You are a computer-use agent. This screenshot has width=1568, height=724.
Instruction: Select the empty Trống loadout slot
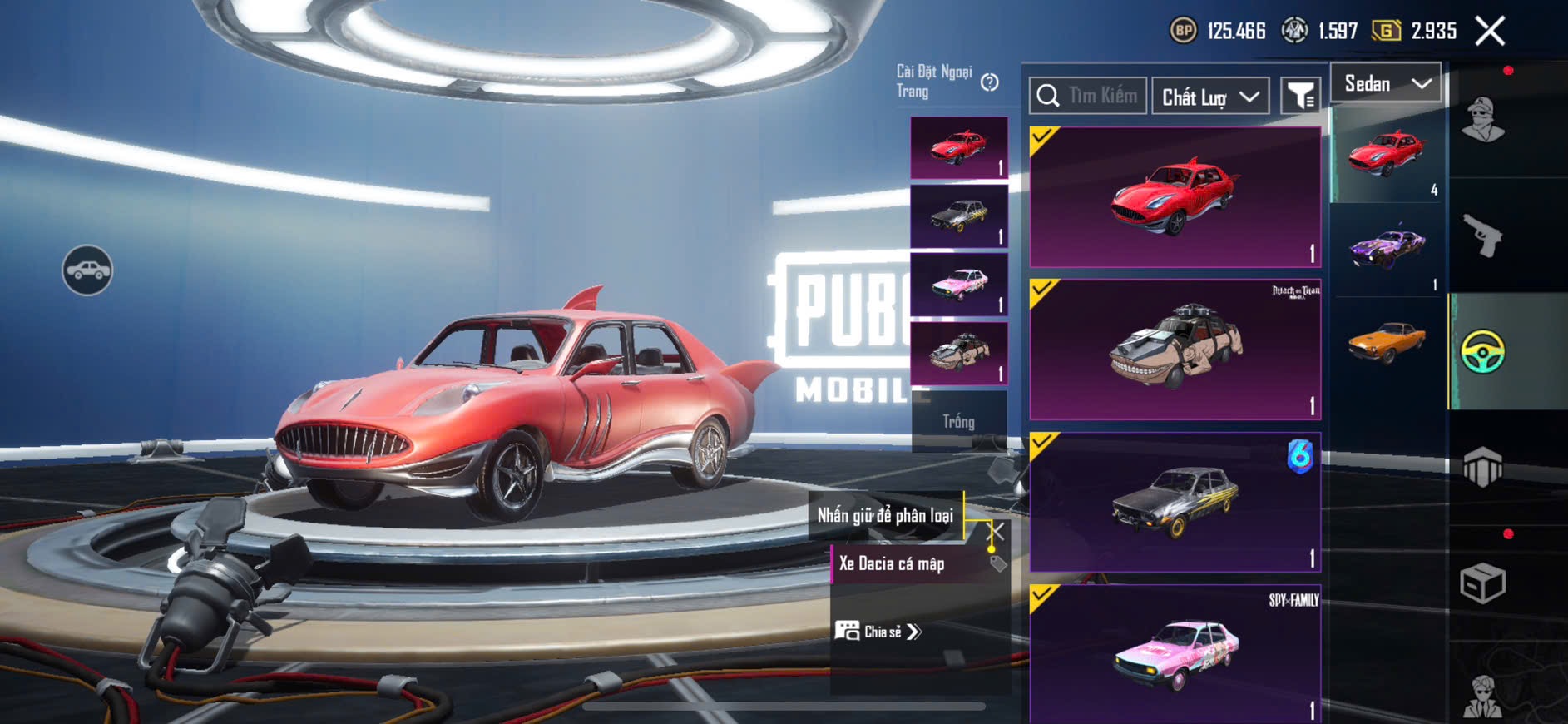coord(958,421)
